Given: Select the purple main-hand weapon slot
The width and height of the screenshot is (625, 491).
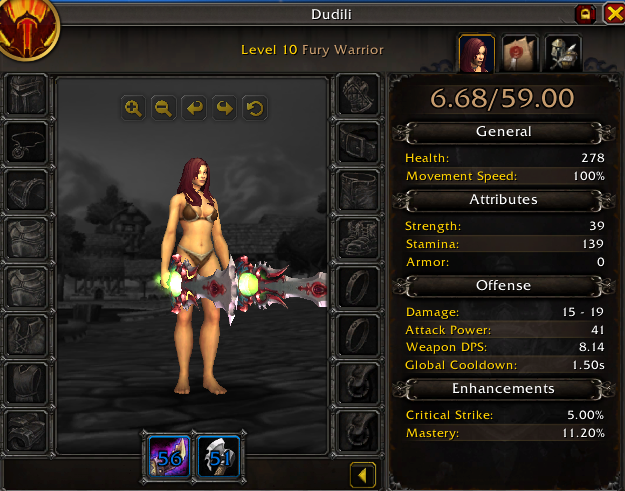Looking at the screenshot, I should point(167,454).
